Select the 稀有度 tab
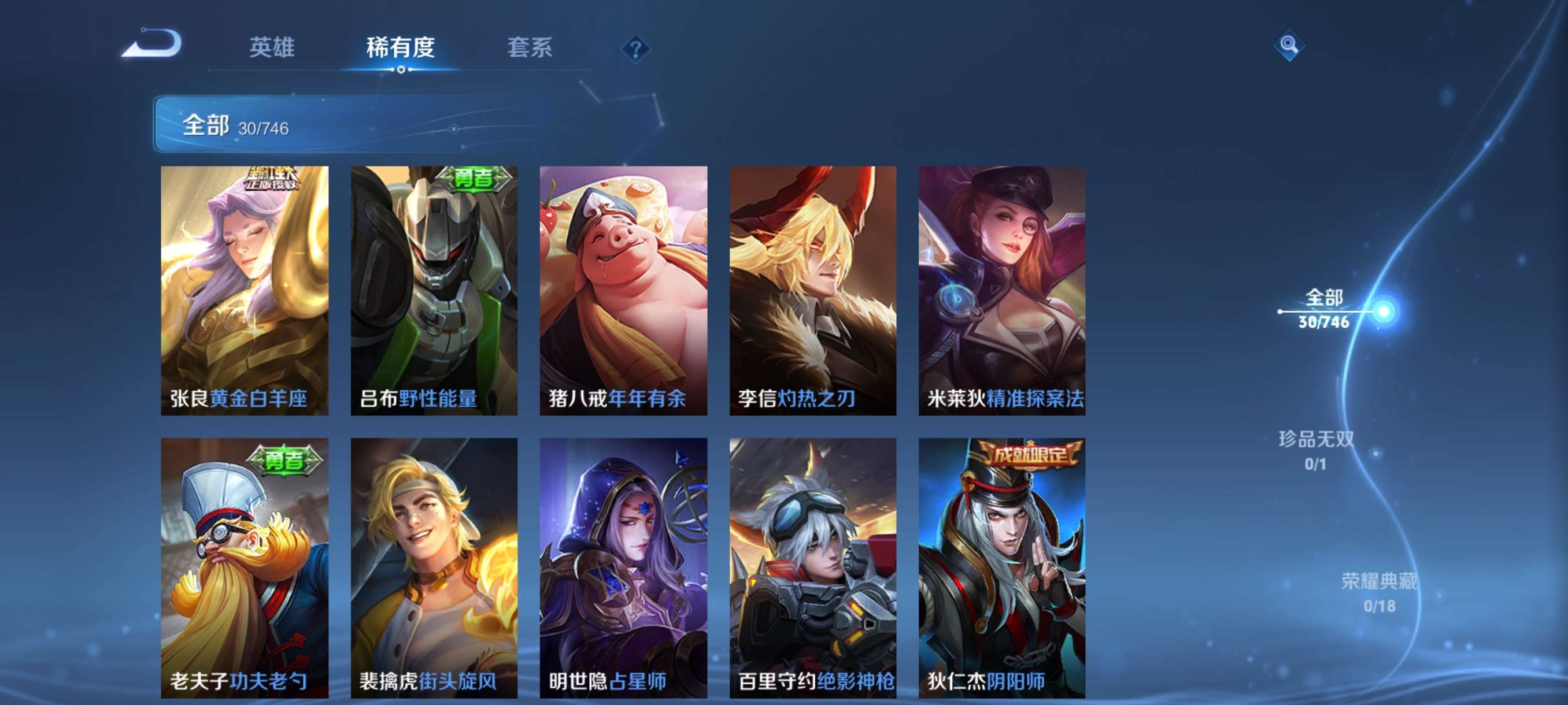The image size is (1568, 705). click(401, 47)
